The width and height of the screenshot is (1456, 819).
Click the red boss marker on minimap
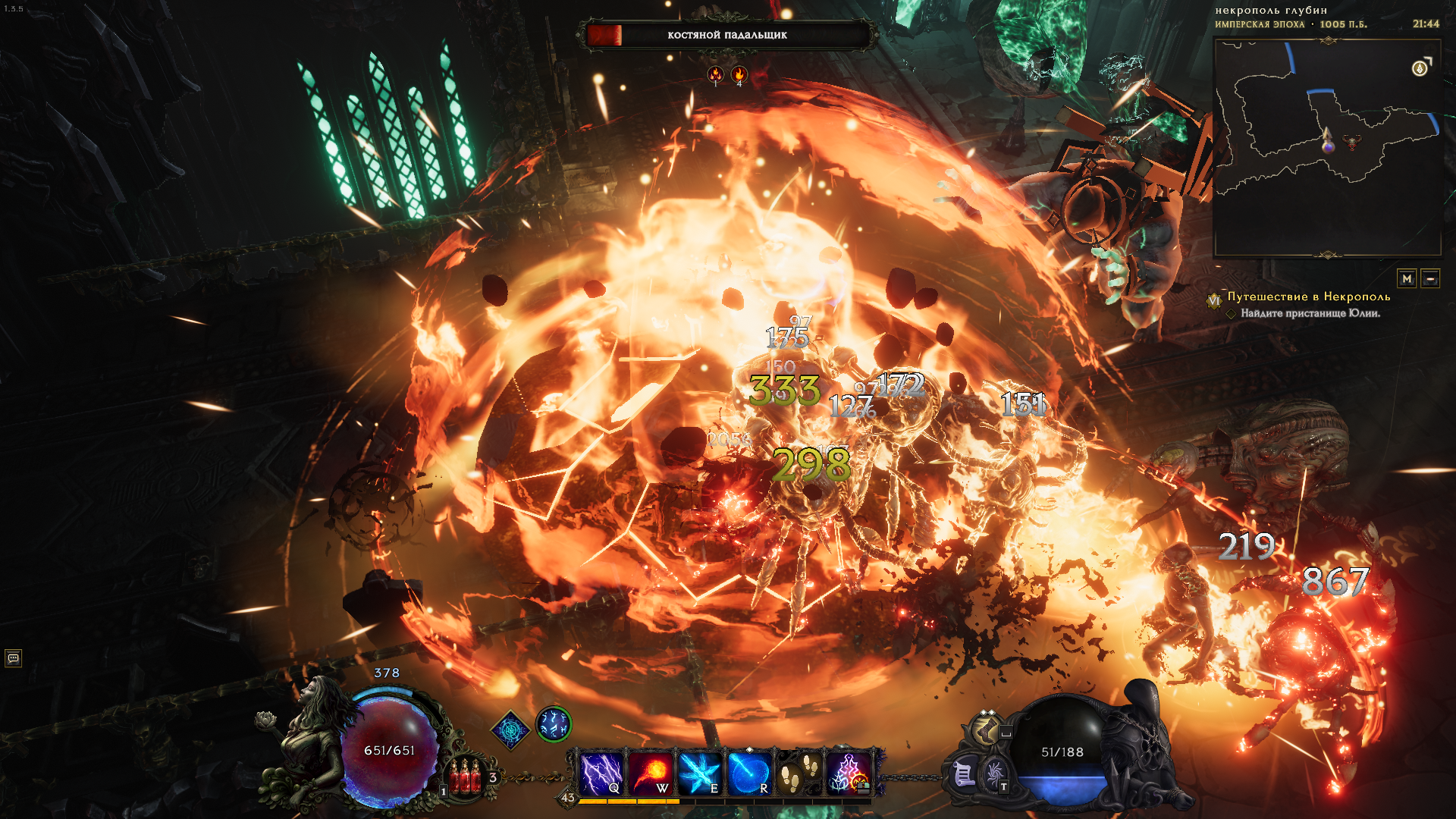1351,142
